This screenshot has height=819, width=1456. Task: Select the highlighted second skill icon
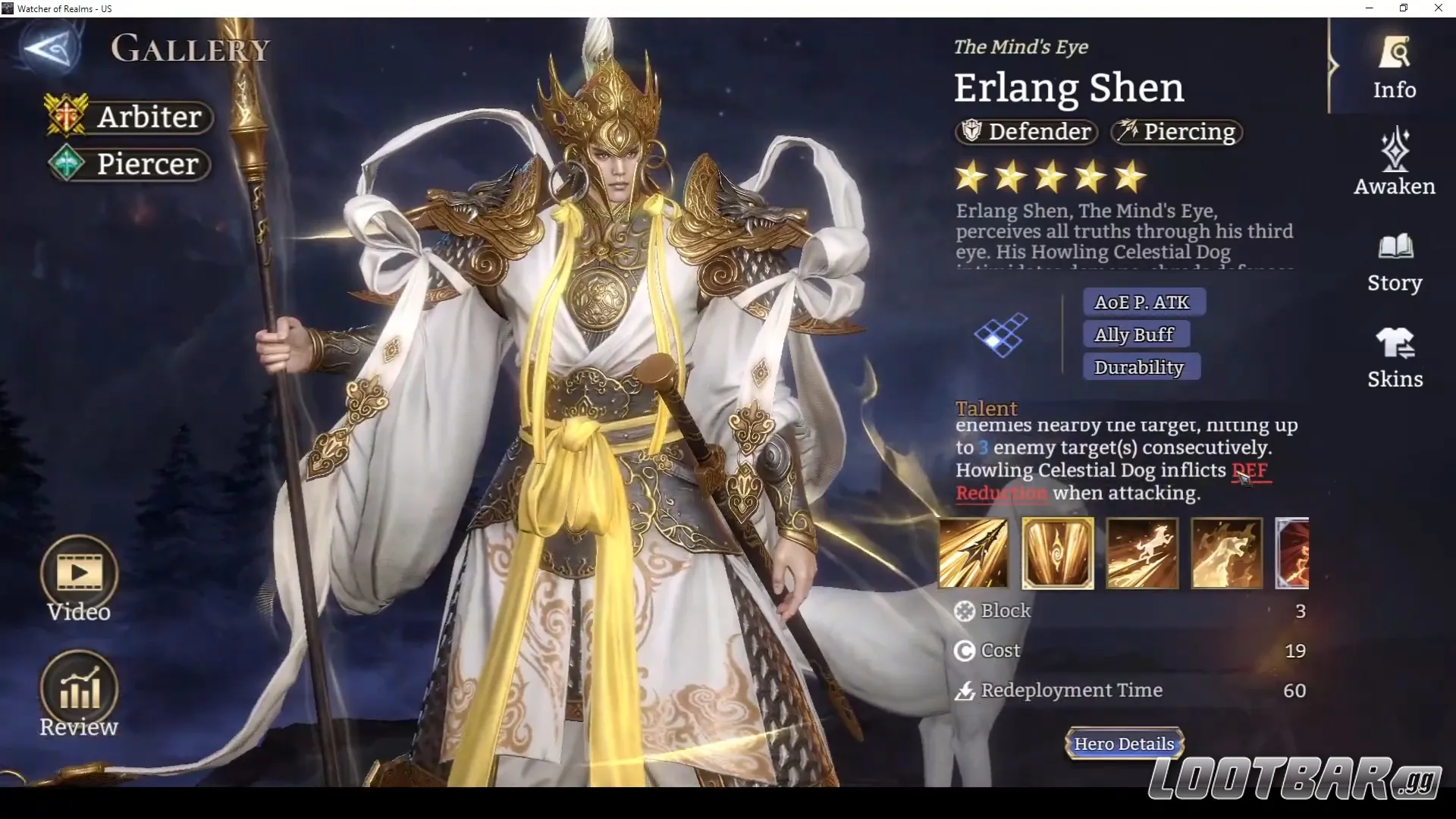pyautogui.click(x=1057, y=553)
